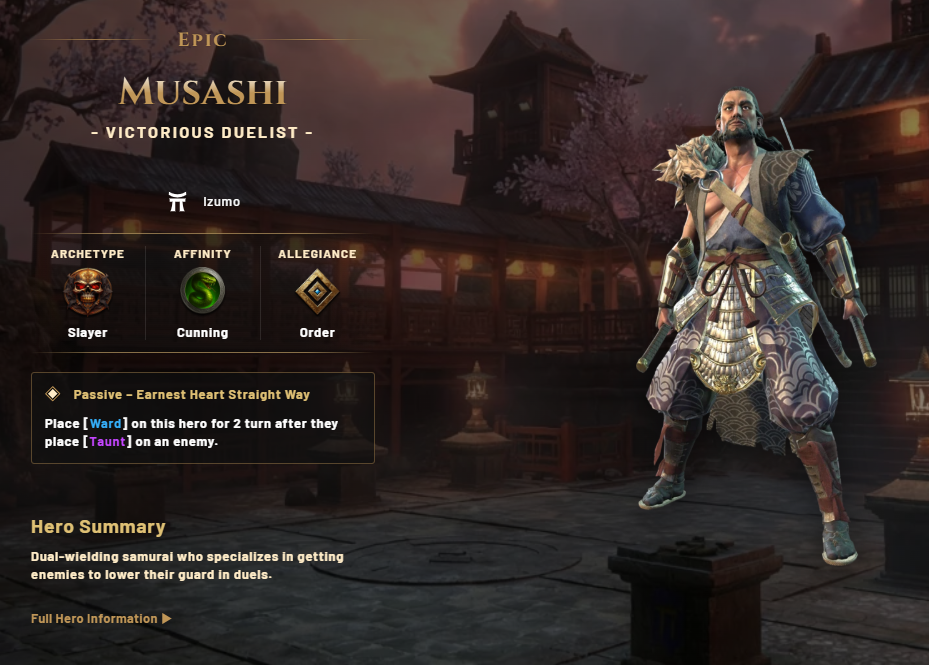Click the Cunning affinity snake icon
The width and height of the screenshot is (929, 665).
coord(202,292)
